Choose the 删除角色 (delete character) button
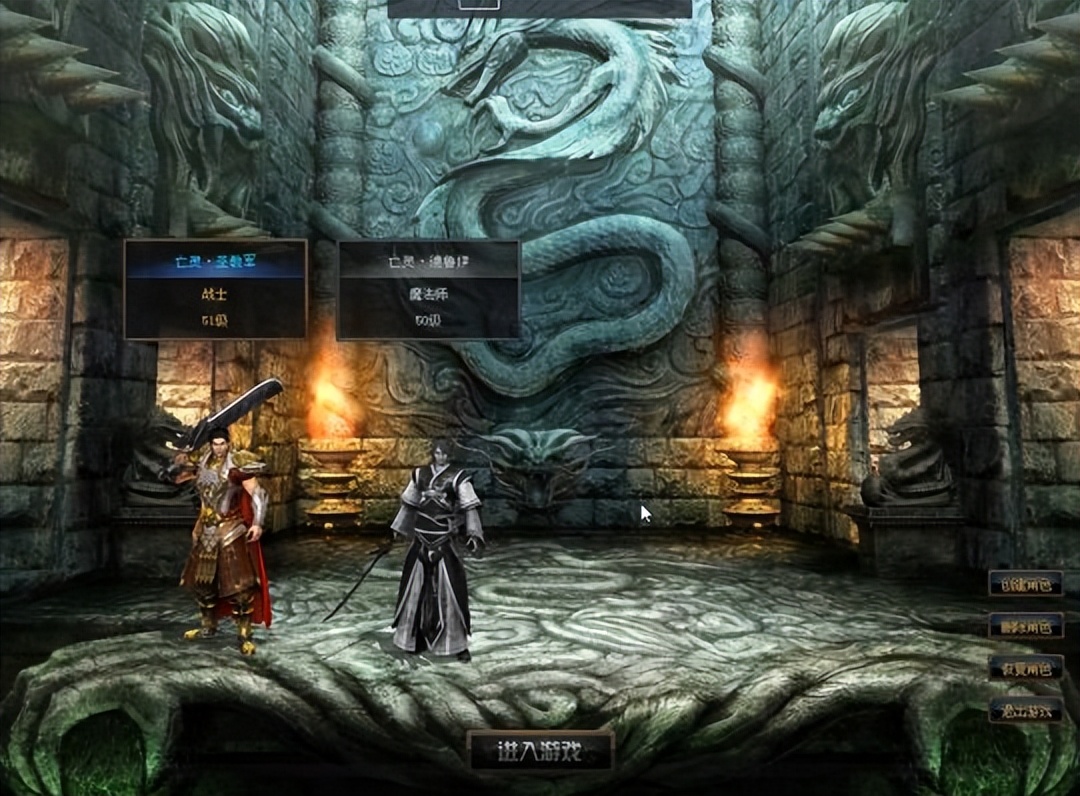The image size is (1080, 796). (1025, 627)
